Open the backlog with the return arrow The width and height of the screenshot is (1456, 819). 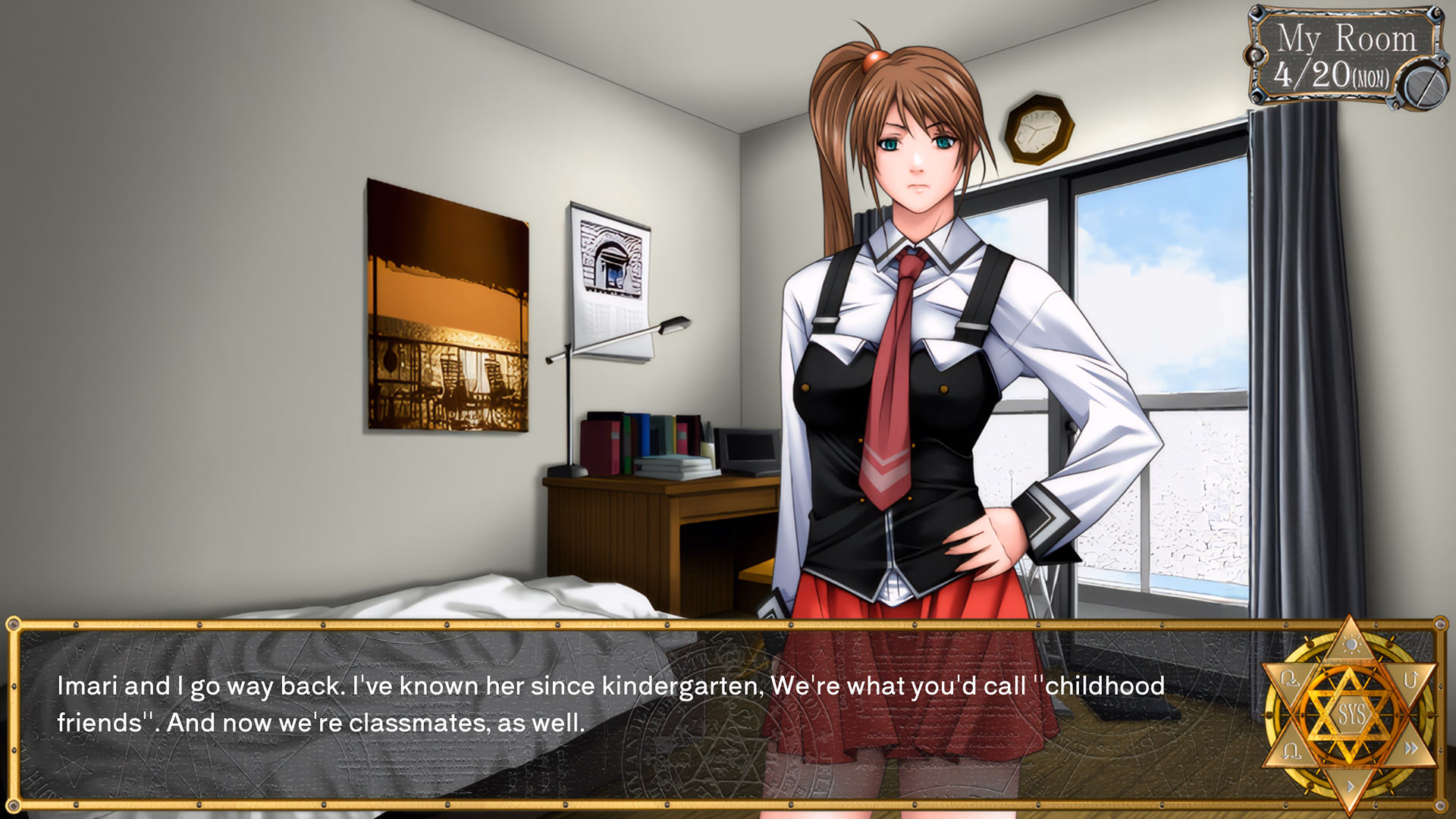pyautogui.click(x=1411, y=679)
